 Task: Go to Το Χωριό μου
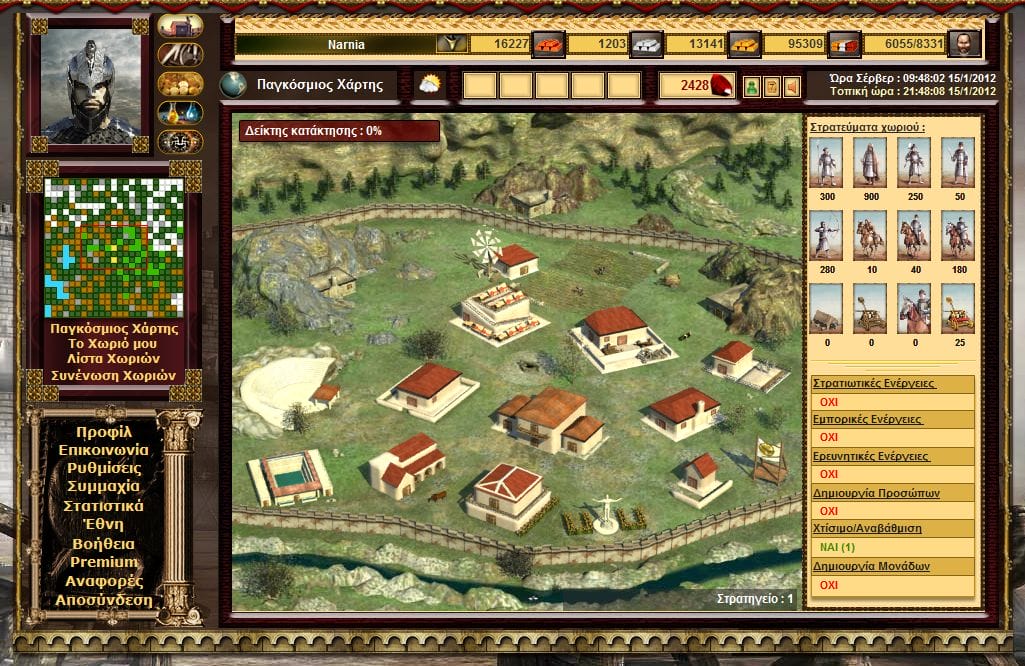click(x=114, y=343)
